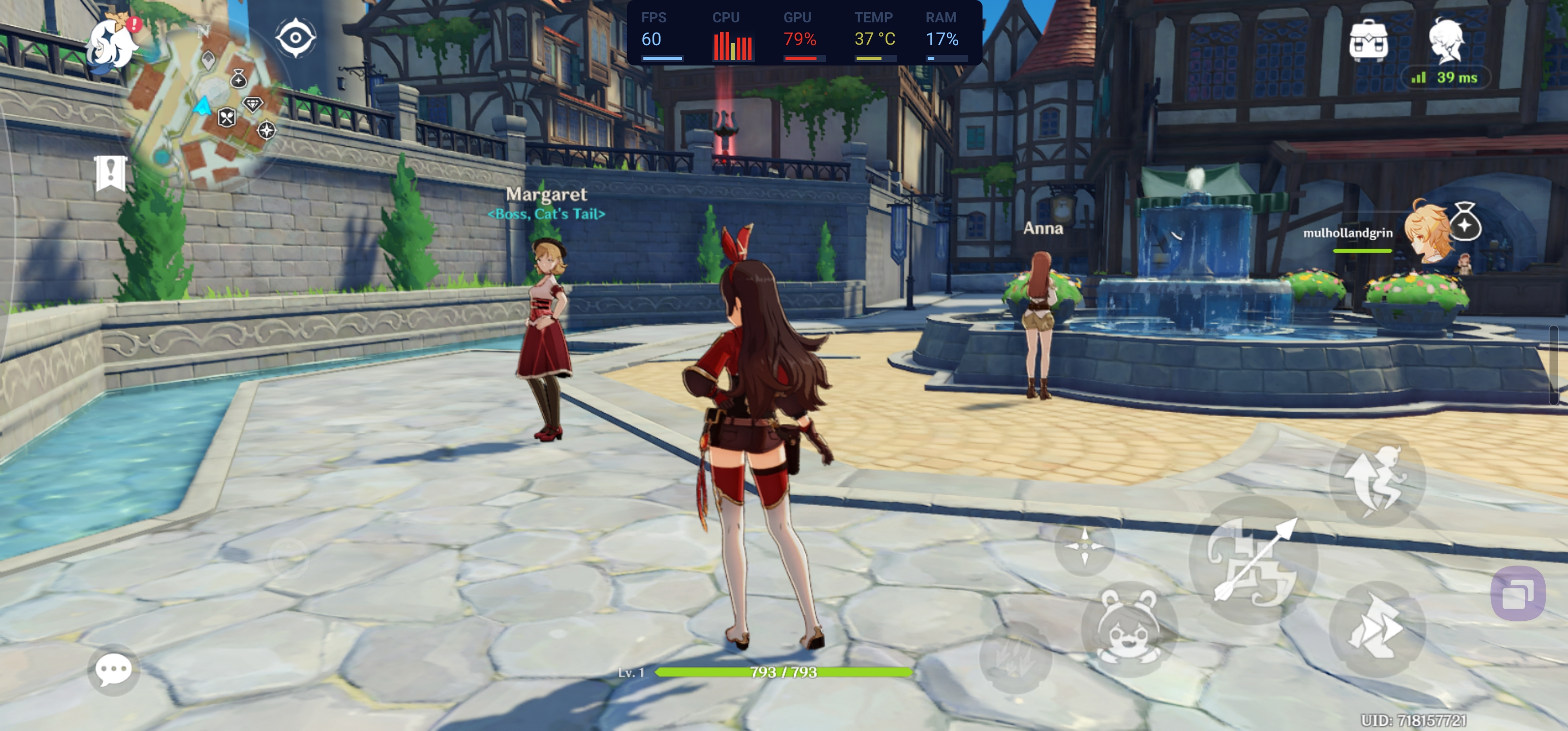Tap the sprint dash button
This screenshot has height=731, width=1568.
coord(1376,628)
